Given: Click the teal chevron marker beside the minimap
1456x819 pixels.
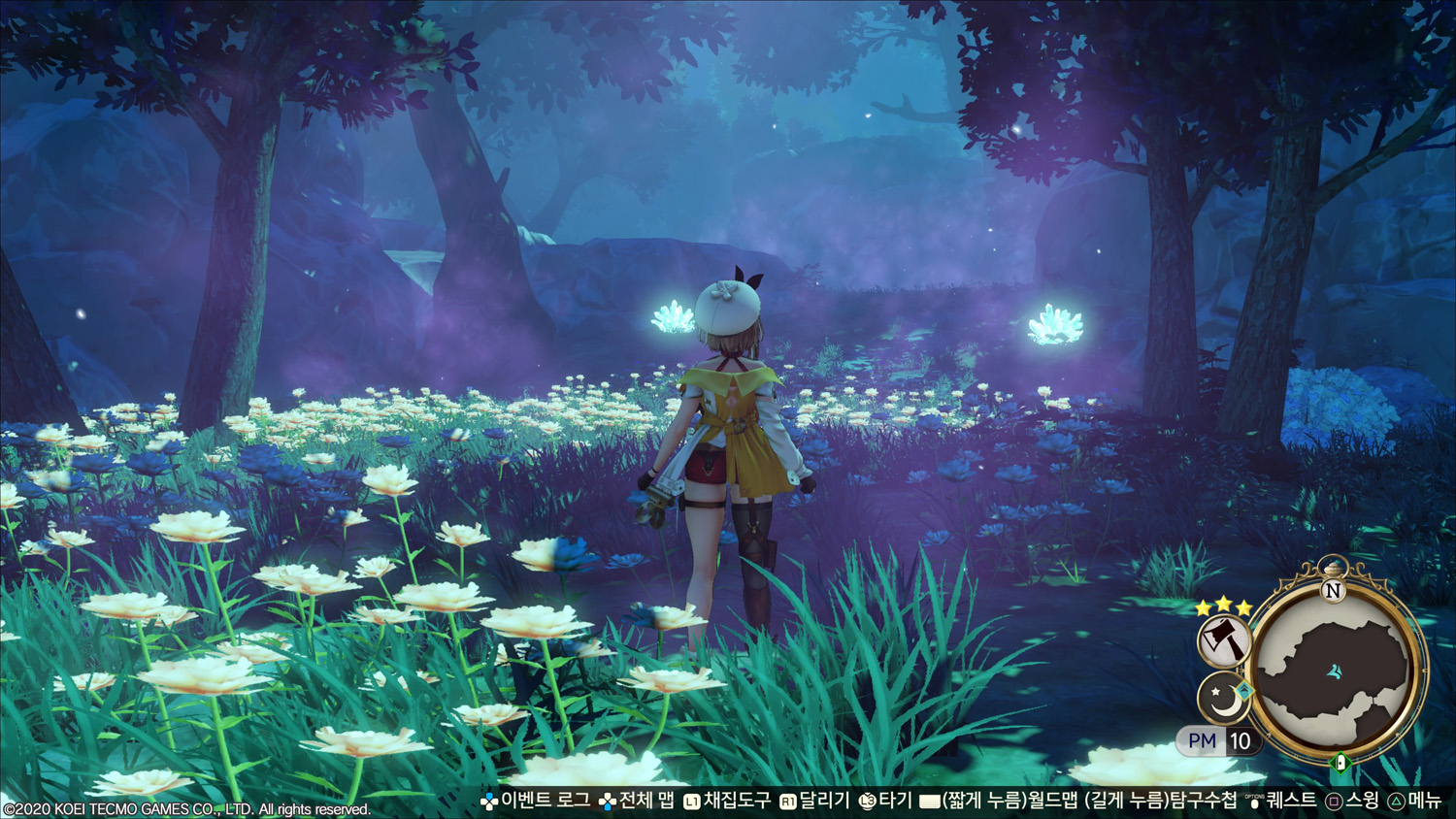Looking at the screenshot, I should [1244, 690].
